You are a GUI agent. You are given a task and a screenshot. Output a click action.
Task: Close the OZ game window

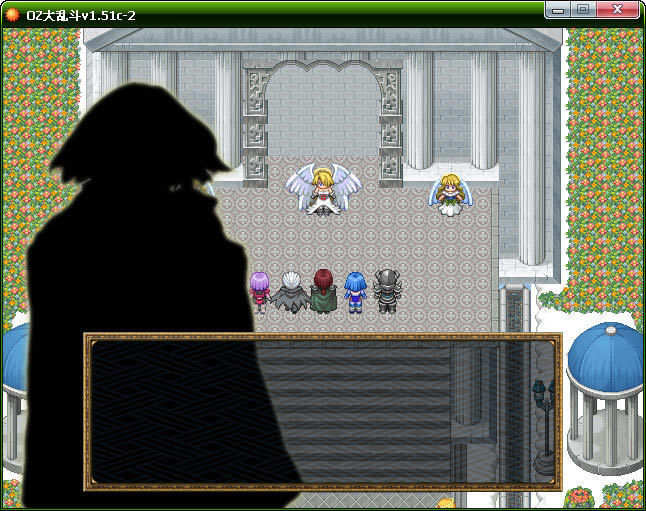(x=619, y=9)
